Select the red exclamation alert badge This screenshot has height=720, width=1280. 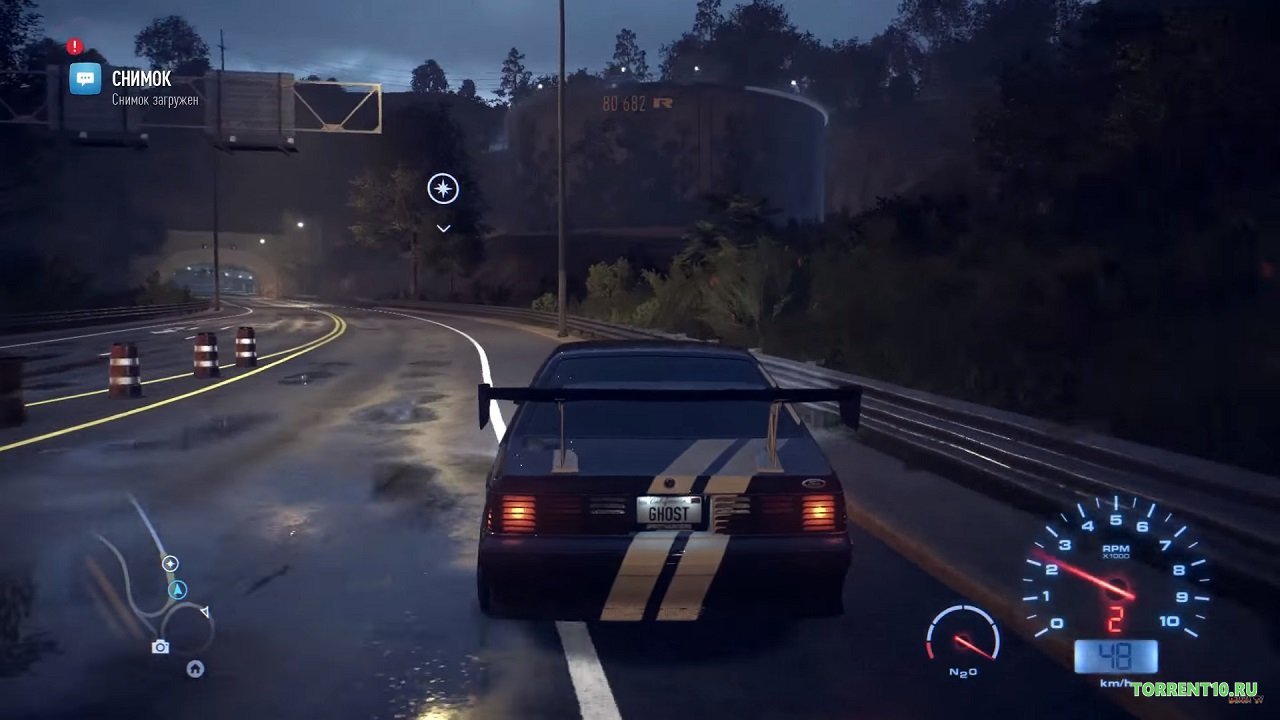(x=75, y=46)
